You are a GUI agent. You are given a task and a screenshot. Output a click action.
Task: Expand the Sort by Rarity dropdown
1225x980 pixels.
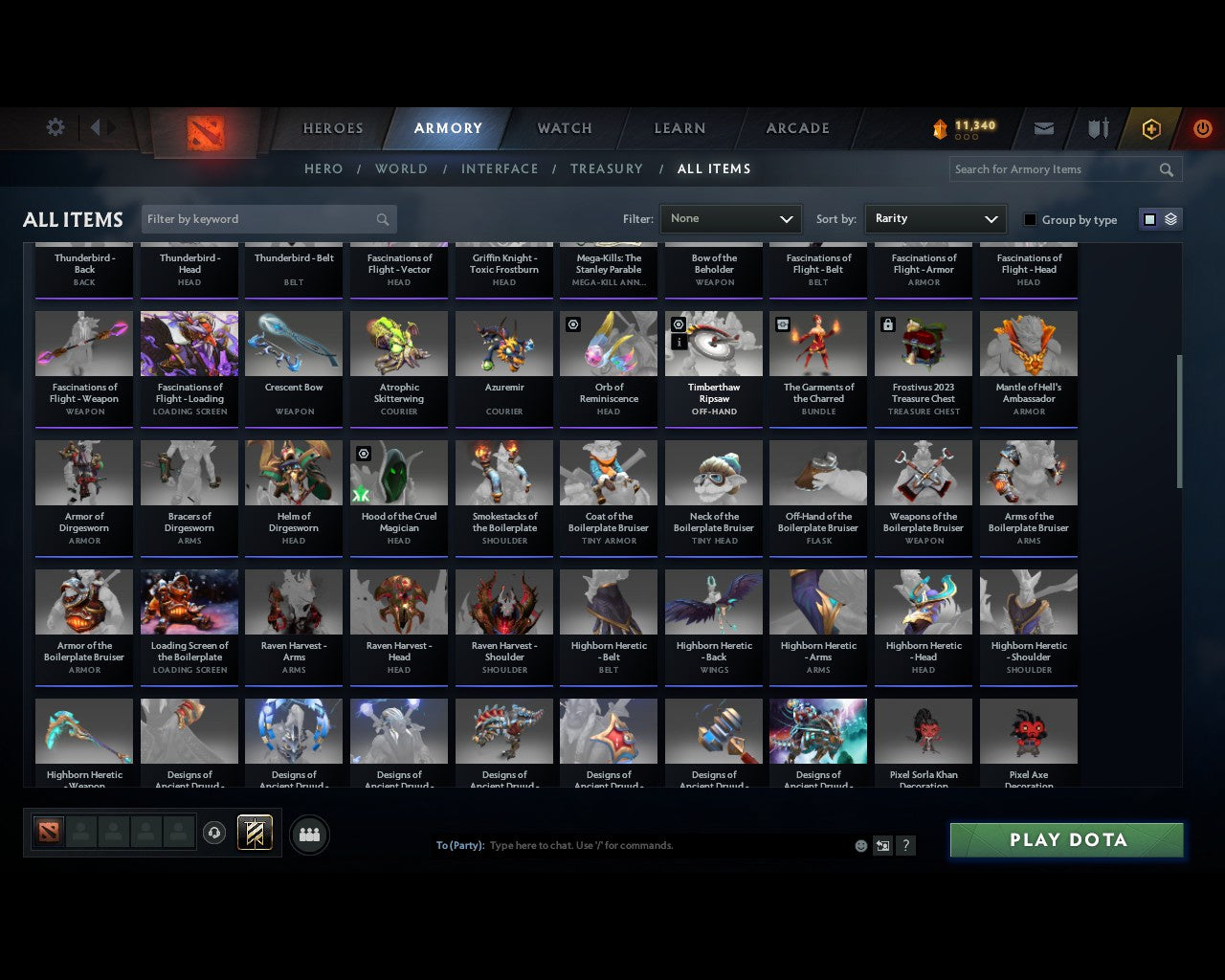pos(935,219)
